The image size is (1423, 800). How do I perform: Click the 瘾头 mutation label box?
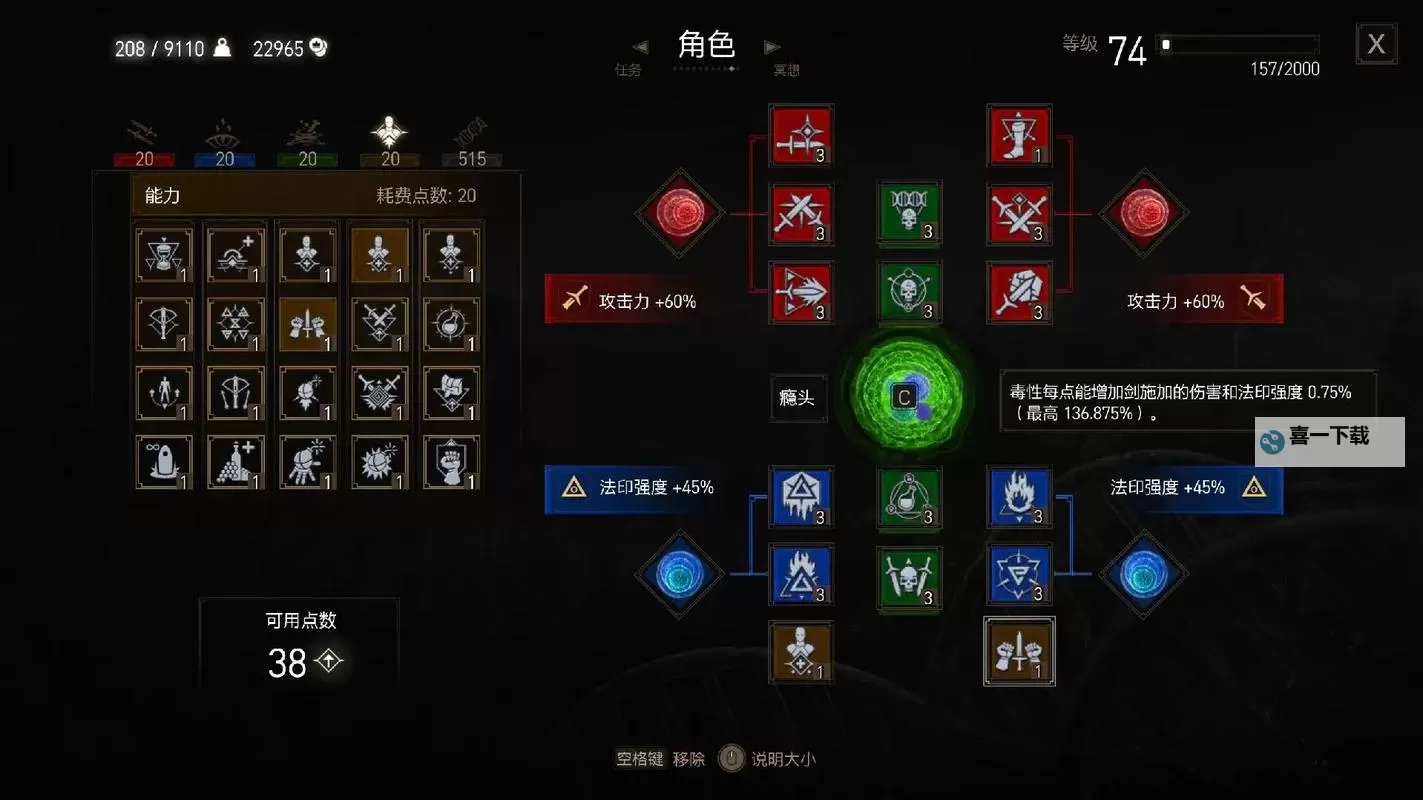[x=798, y=398]
